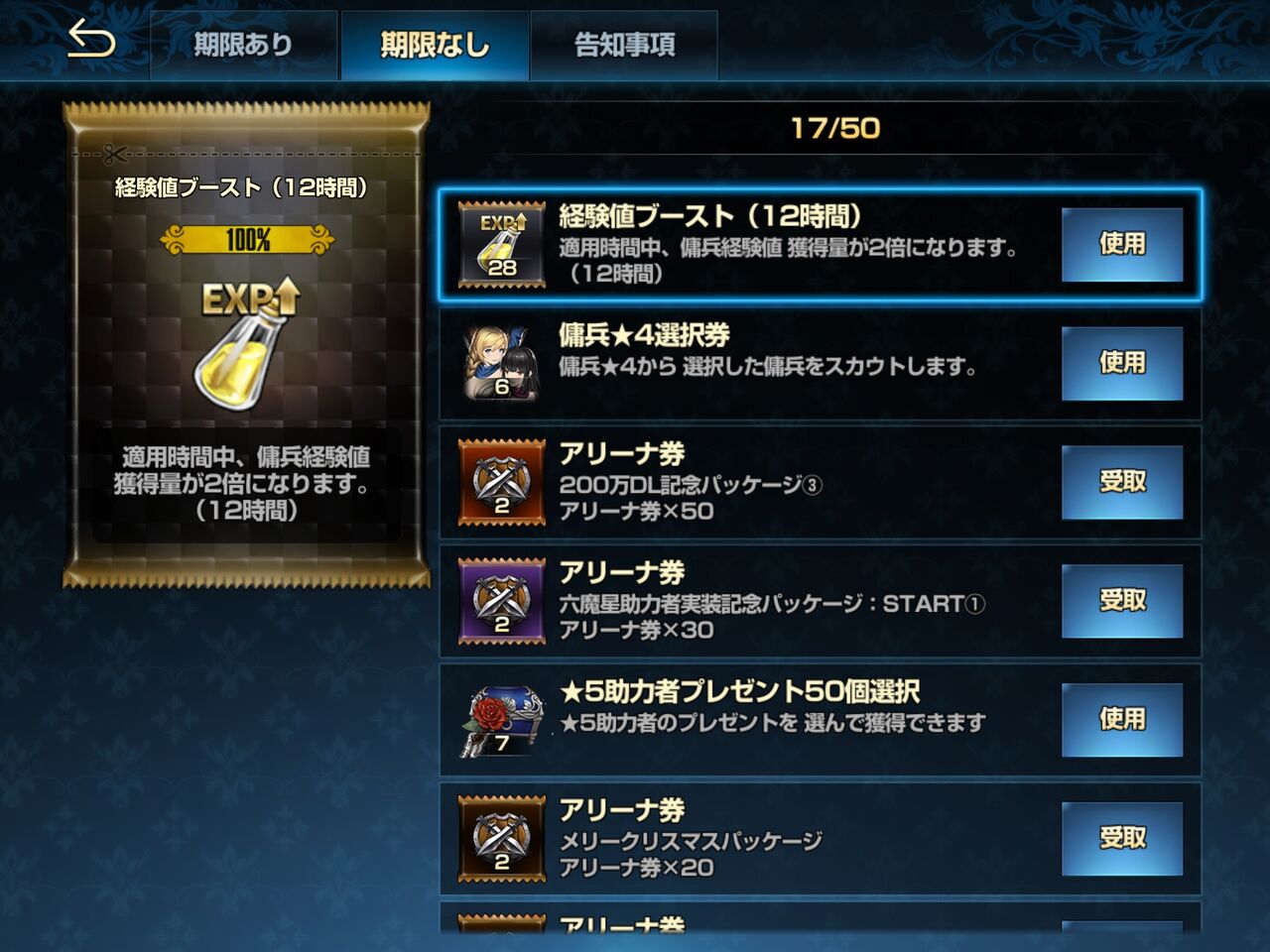Select the EXP boost potion item icon

pyautogui.click(x=498, y=243)
